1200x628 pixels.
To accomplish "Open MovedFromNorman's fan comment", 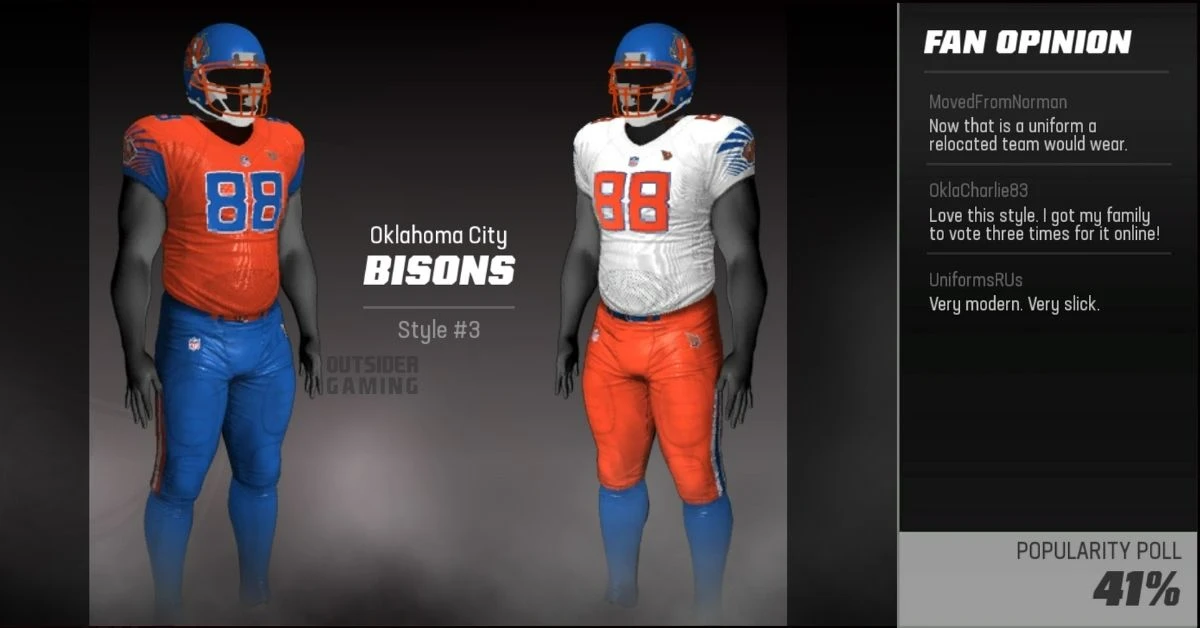I will 1045,124.
